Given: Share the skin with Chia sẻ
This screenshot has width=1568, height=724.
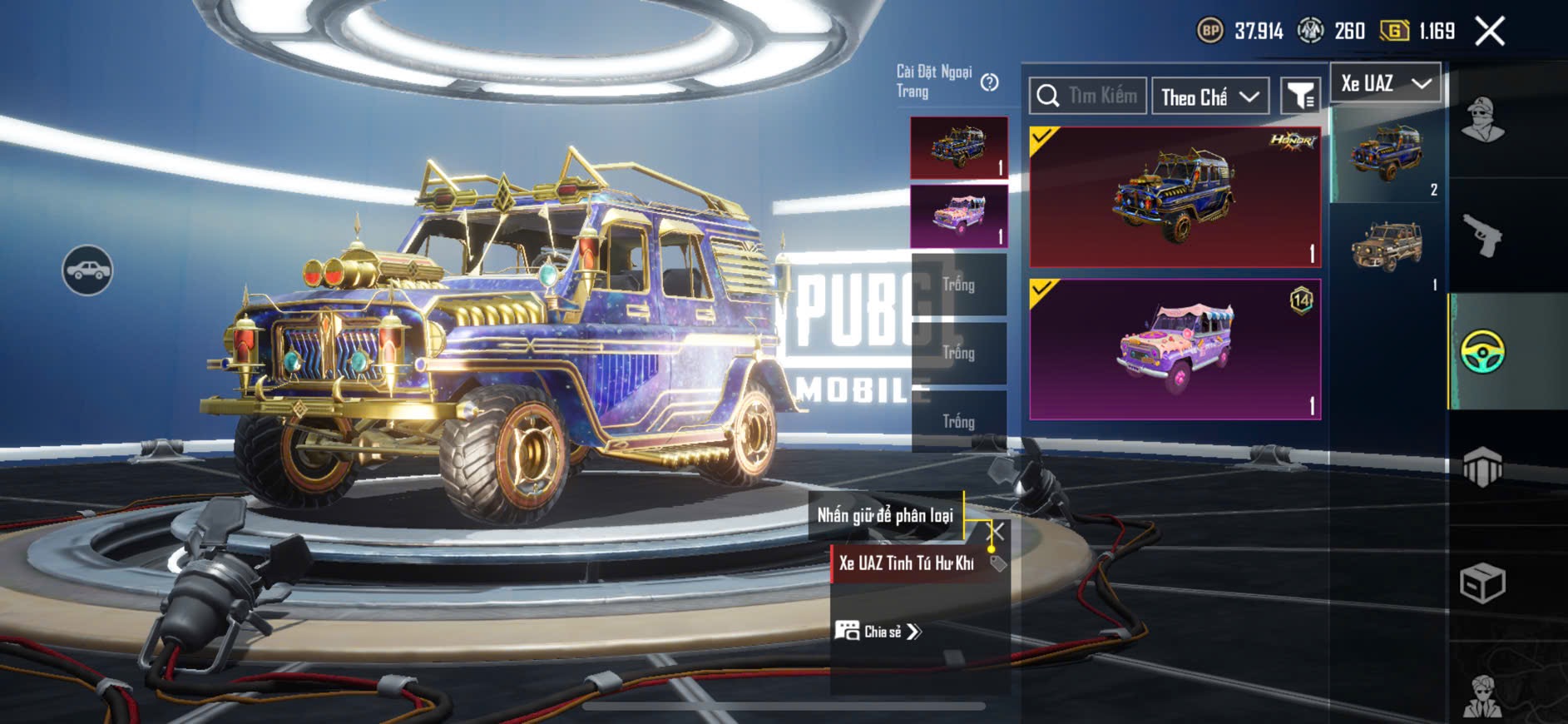Looking at the screenshot, I should (879, 632).
